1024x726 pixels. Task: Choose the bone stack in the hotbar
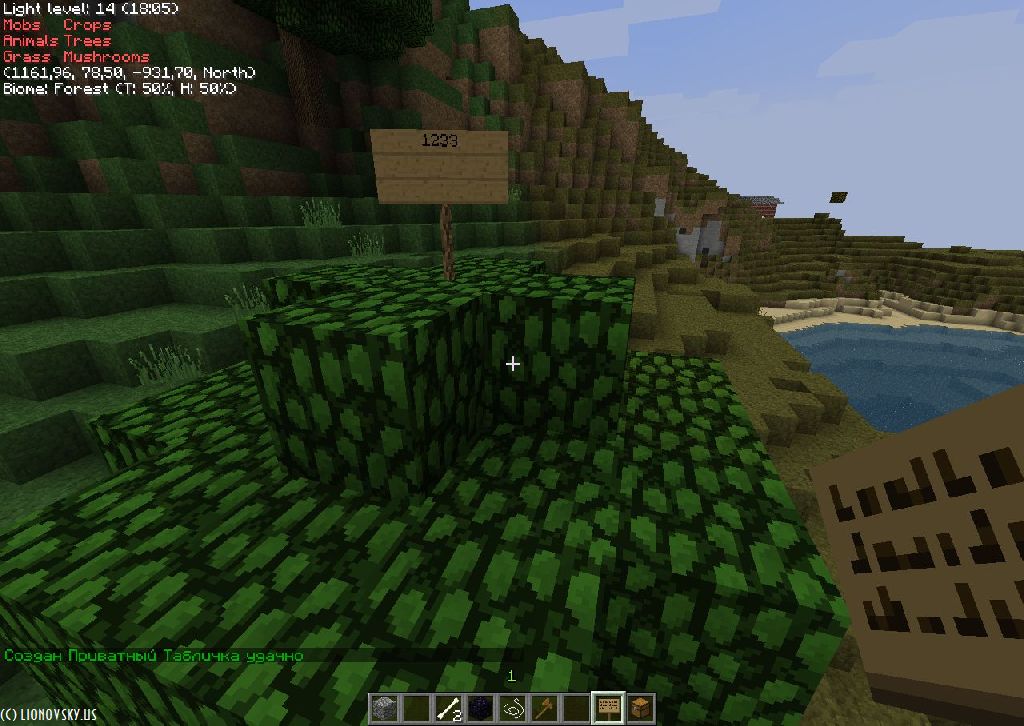[x=449, y=708]
